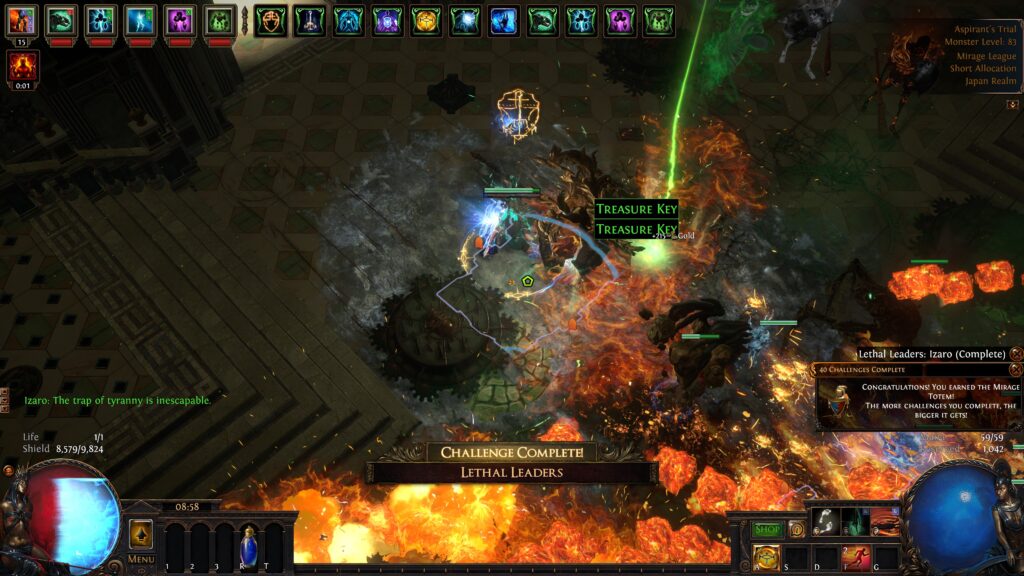Click the spiral icon beside Shop
The height and width of the screenshot is (576, 1024).
[797, 529]
